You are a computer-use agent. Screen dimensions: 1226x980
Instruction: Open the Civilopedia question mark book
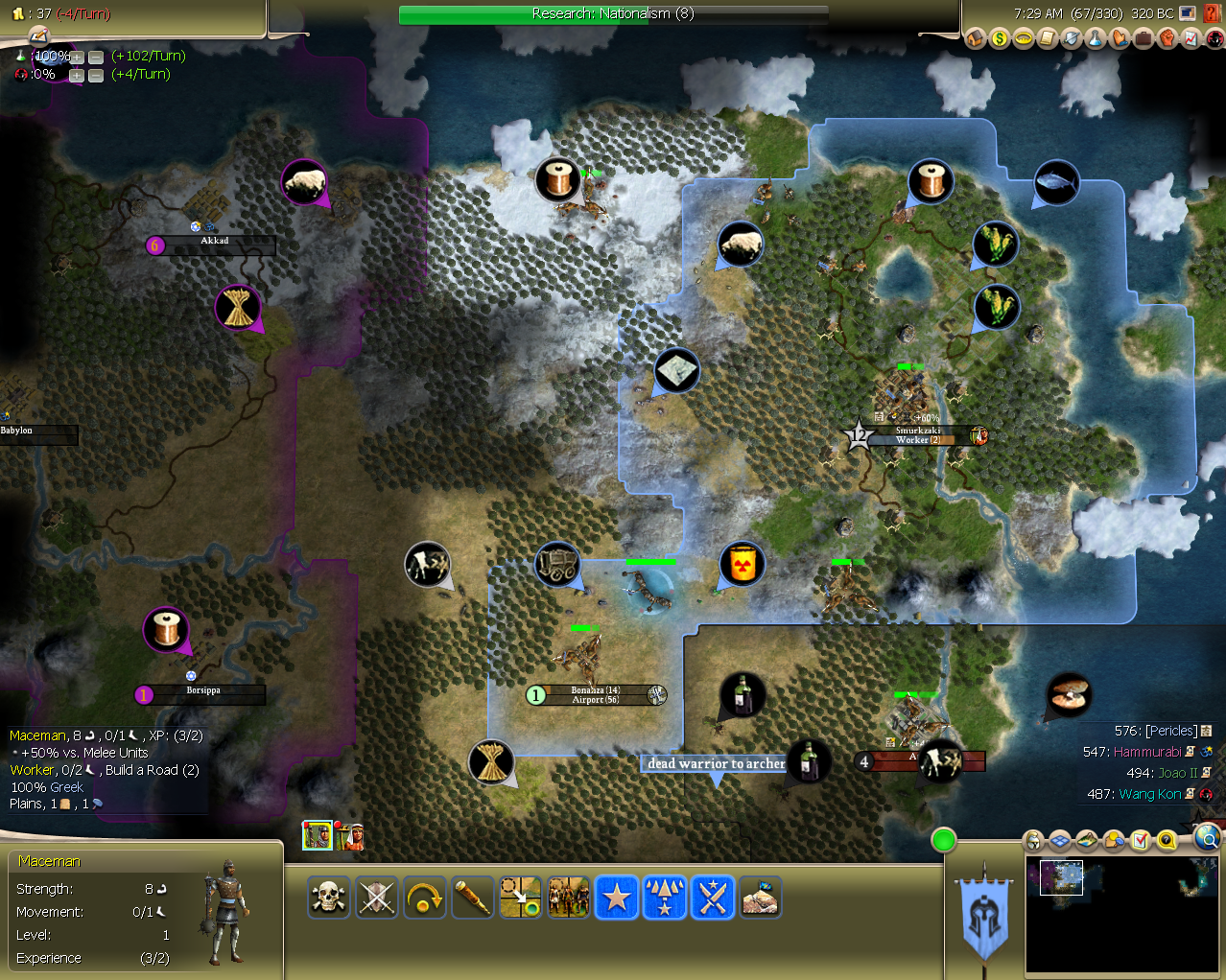(1213, 13)
